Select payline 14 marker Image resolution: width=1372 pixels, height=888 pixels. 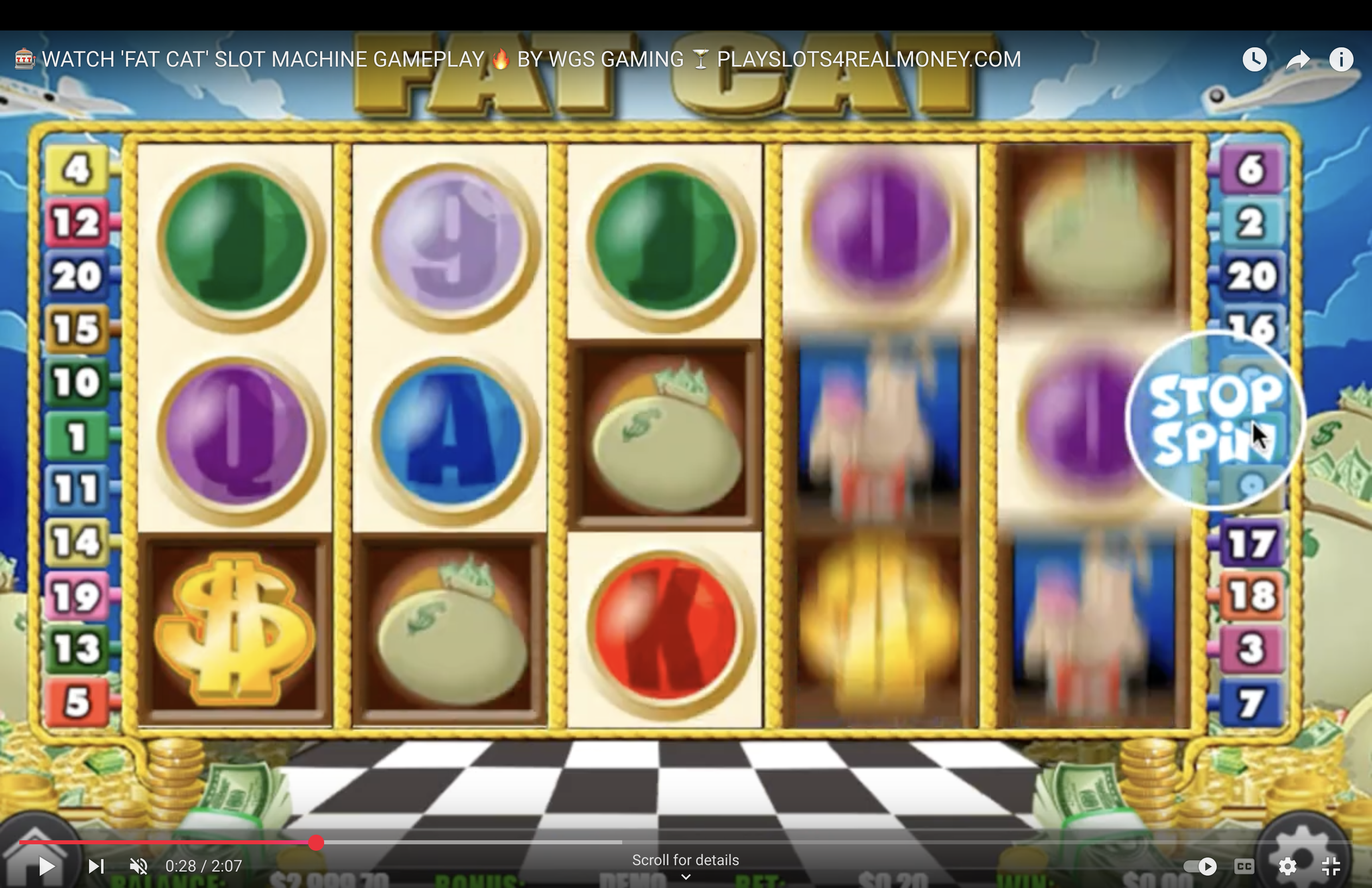[77, 542]
